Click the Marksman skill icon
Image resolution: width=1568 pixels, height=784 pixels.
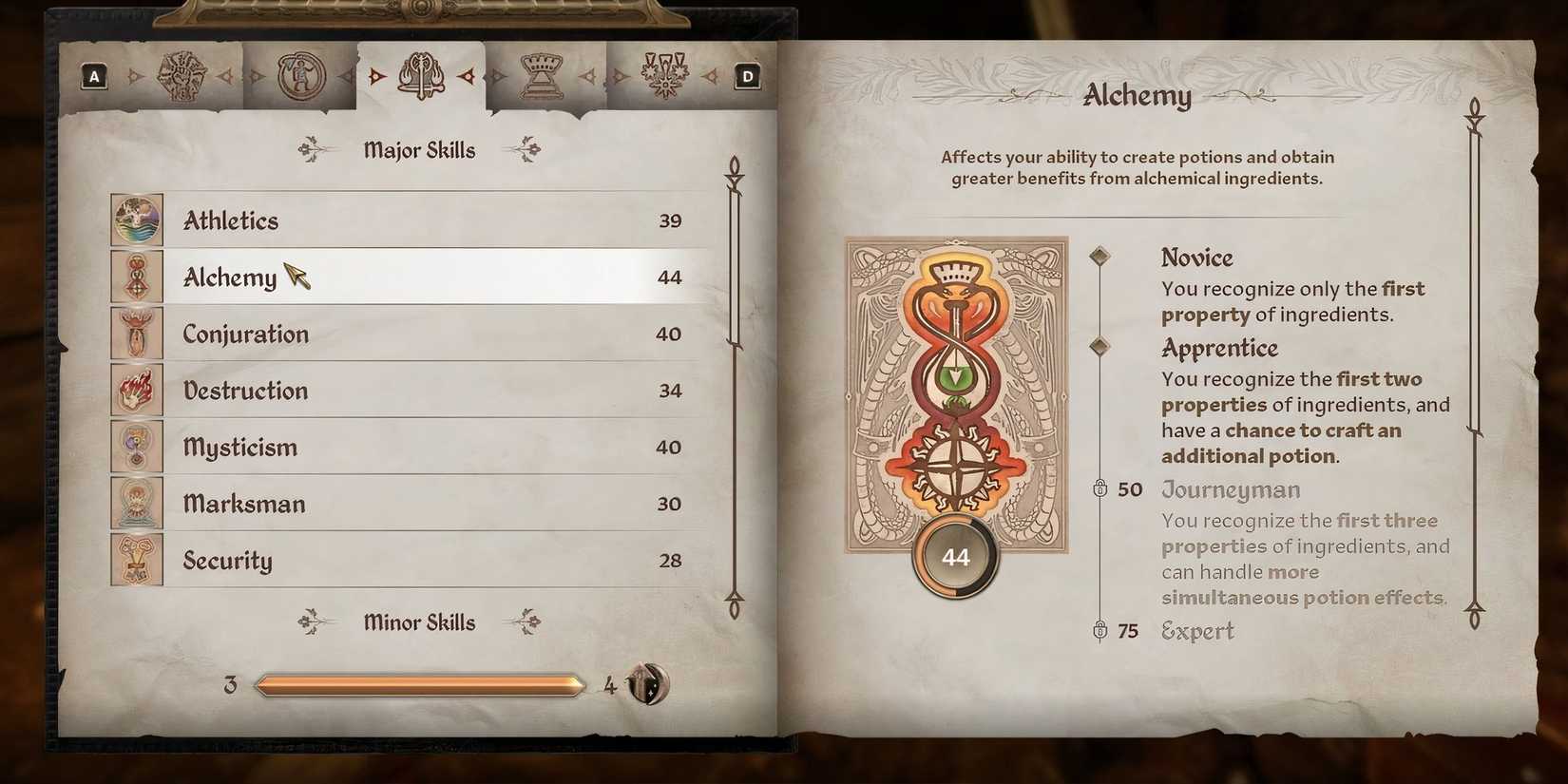pos(136,504)
